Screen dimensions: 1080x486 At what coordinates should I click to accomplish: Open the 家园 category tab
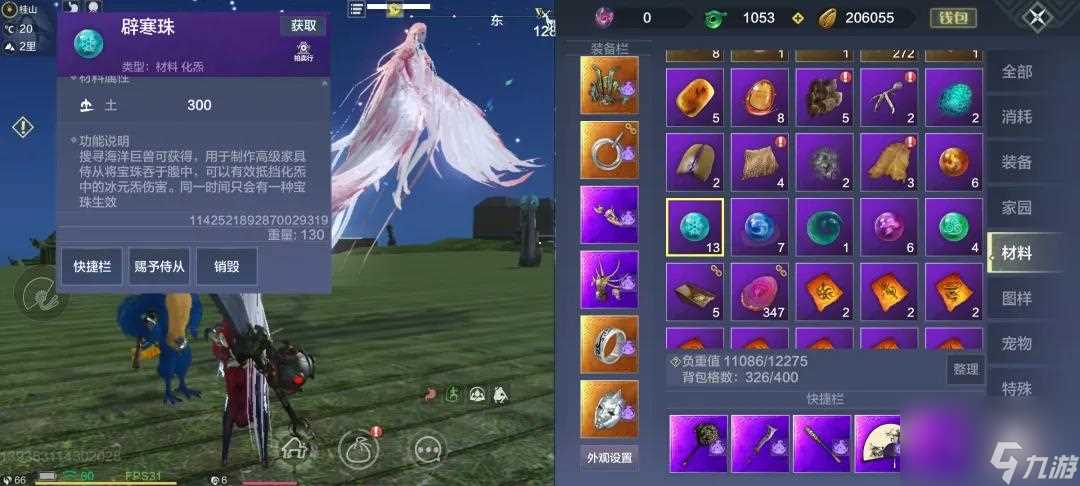1016,207
